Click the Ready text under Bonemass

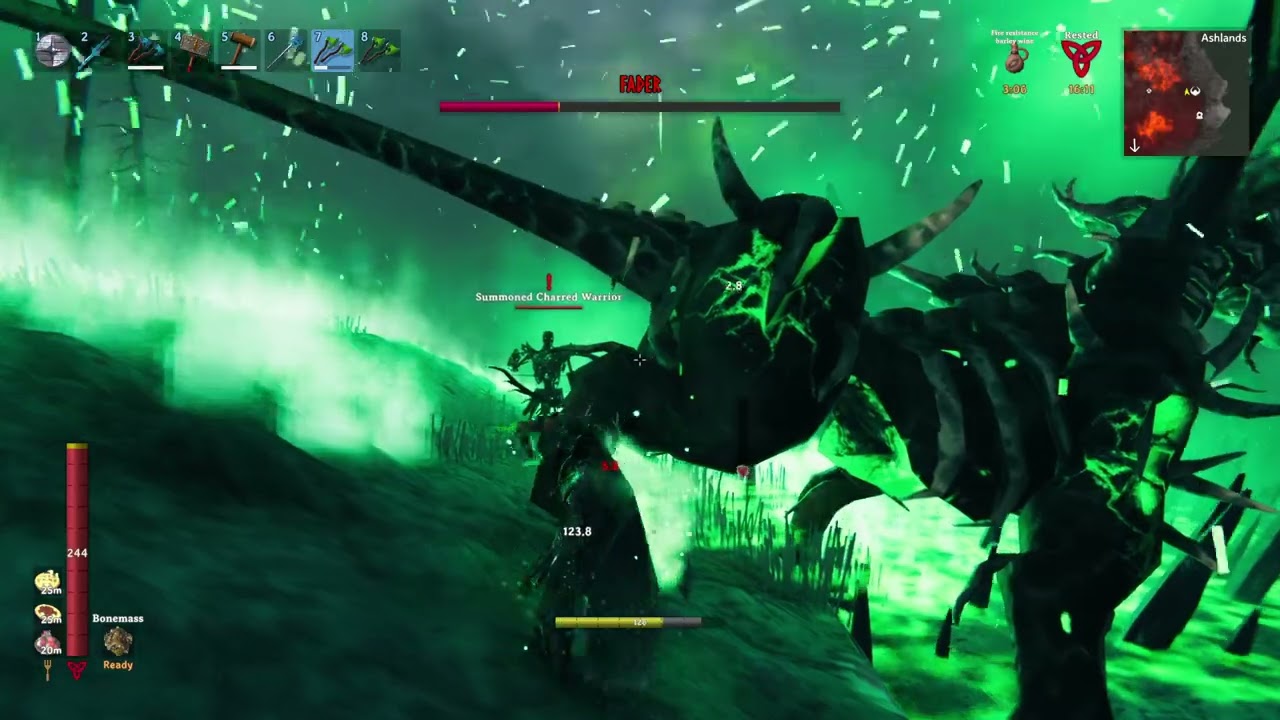pyautogui.click(x=118, y=664)
